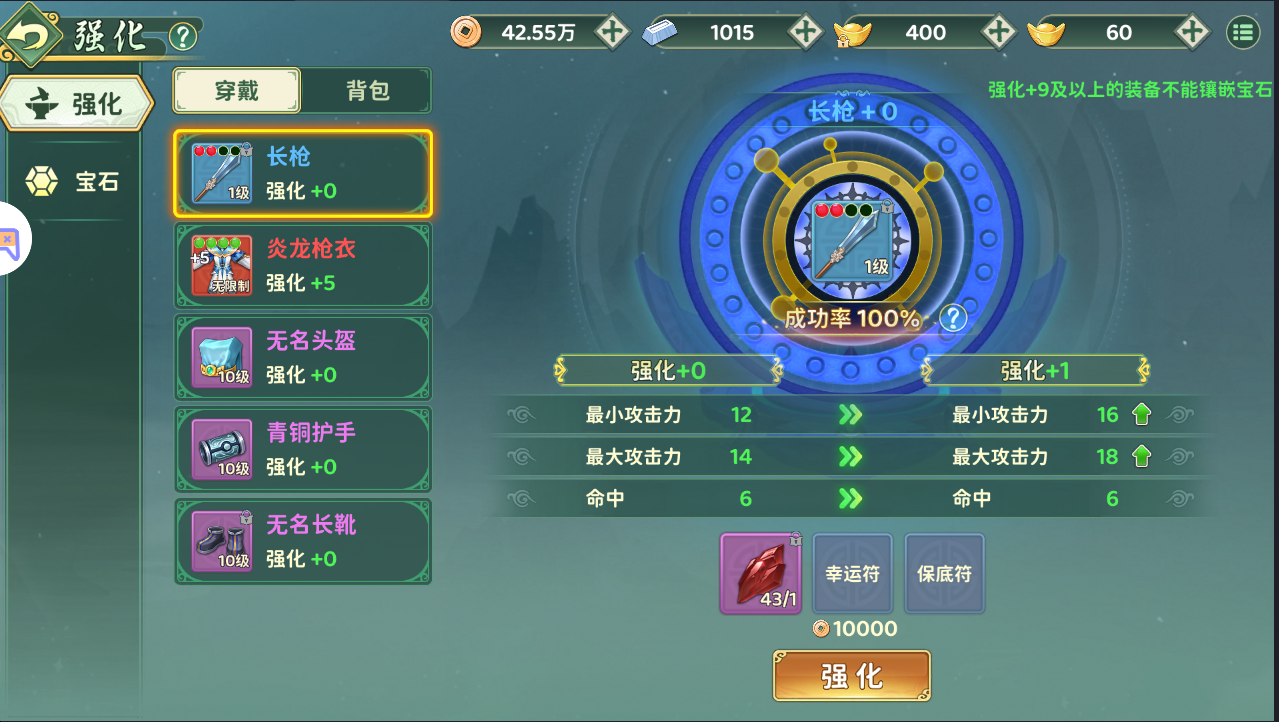Select the 幸运符 charm slot
1279x722 pixels.
(x=852, y=573)
